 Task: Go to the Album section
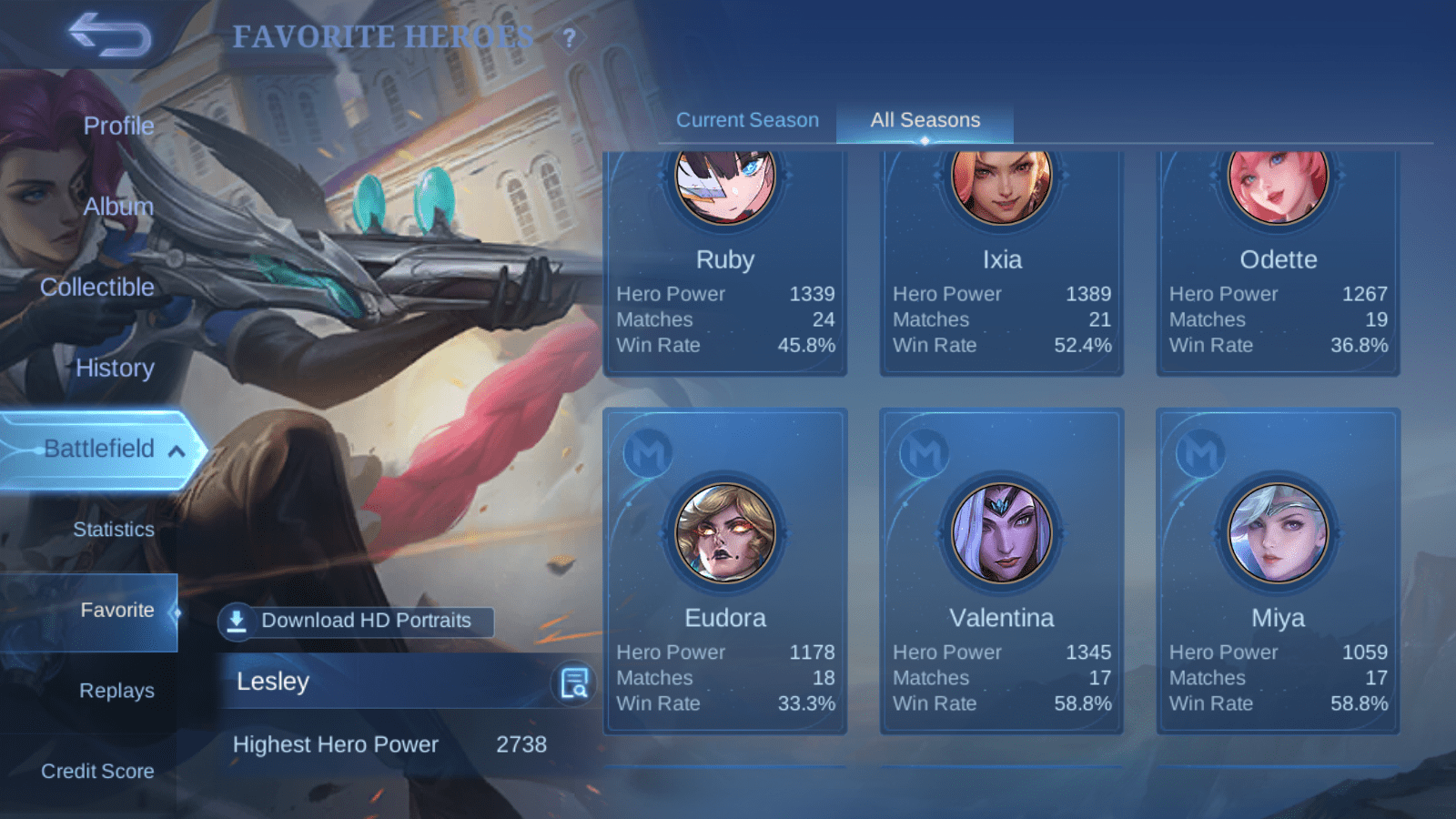click(x=118, y=207)
